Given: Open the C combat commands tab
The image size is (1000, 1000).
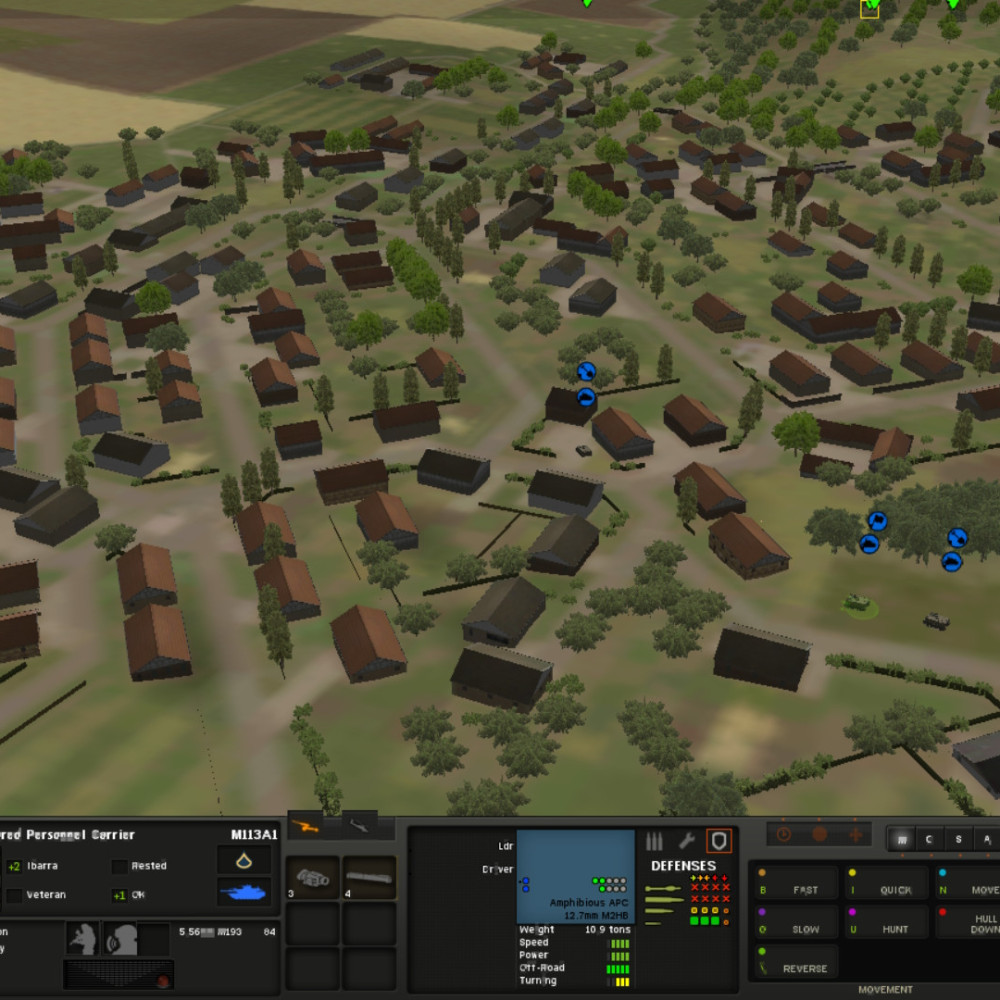Looking at the screenshot, I should pos(930,839).
